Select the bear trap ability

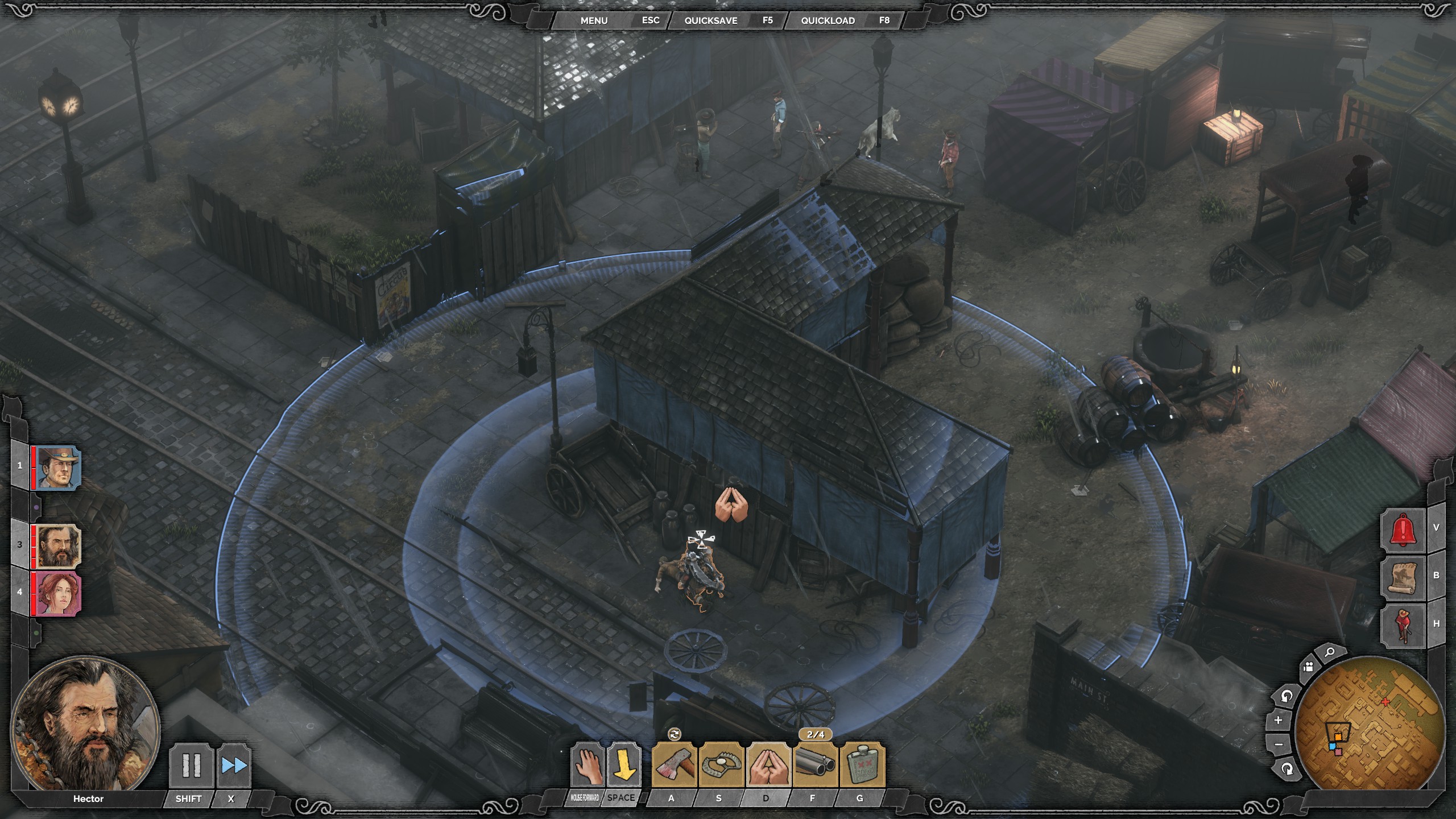pos(721,766)
